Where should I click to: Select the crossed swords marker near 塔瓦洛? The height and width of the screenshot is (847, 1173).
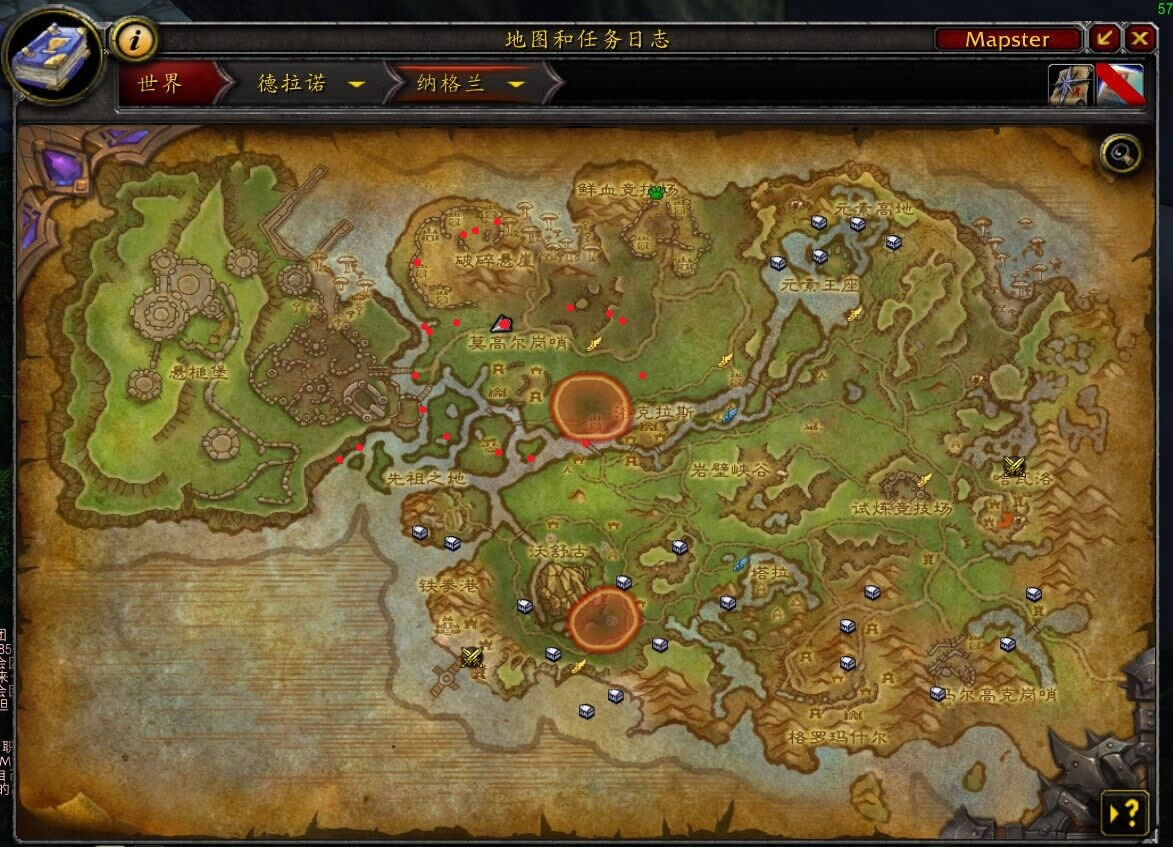(1014, 466)
